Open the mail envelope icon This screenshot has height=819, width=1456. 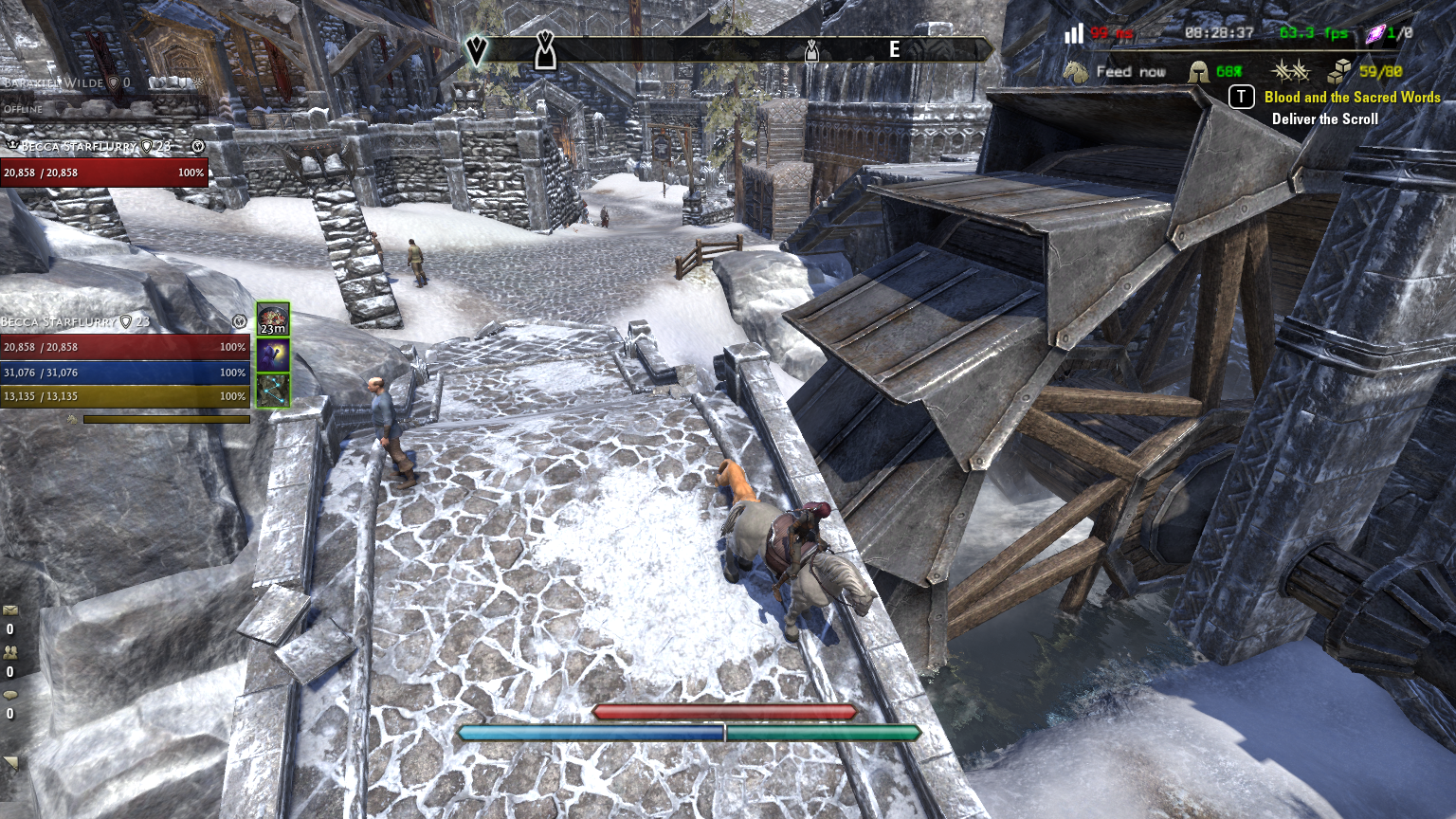(10, 610)
